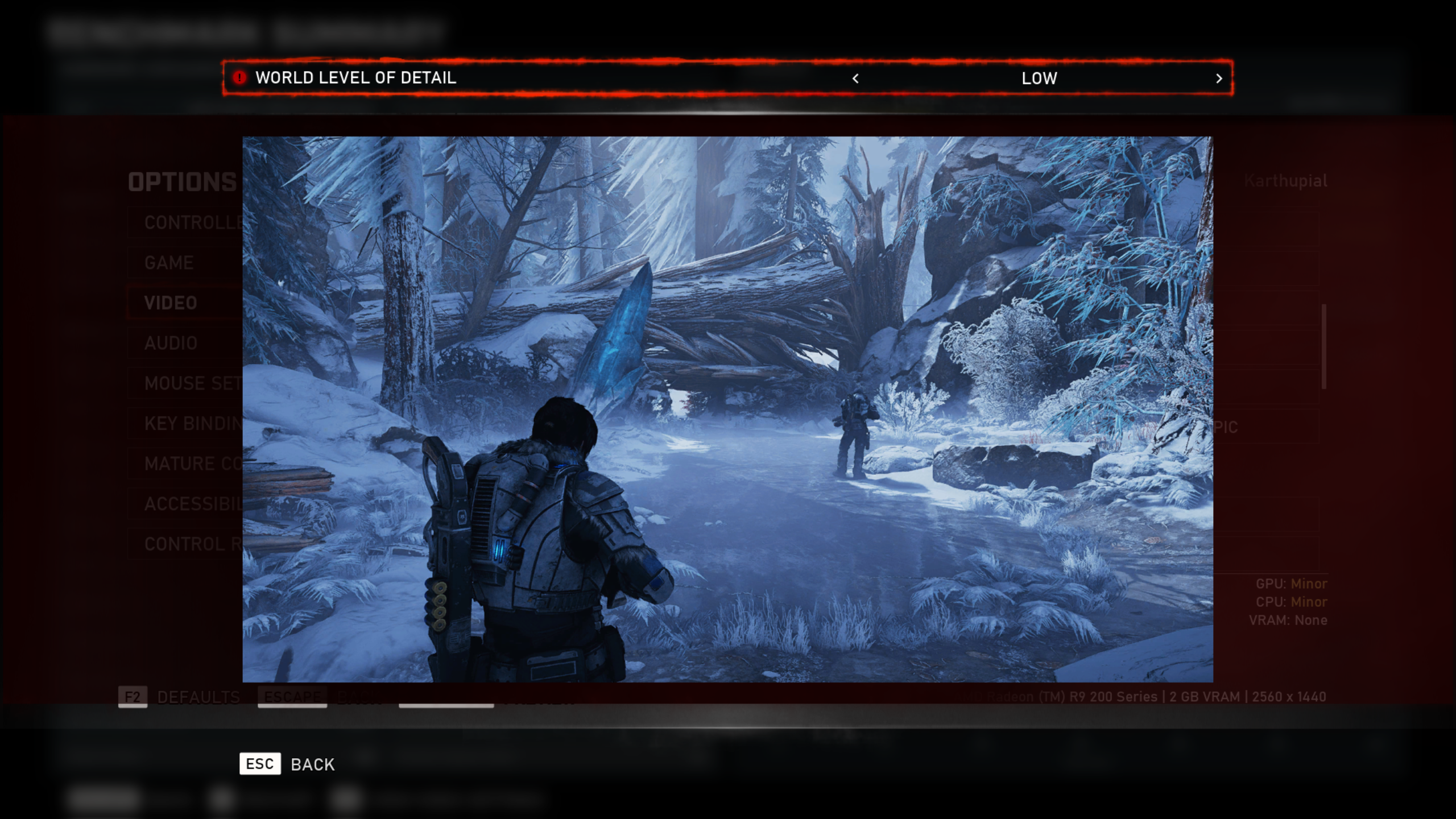This screenshot has height=819, width=1456.
Task: Decrease World Level of Detail with left arrow
Action: coord(856,79)
